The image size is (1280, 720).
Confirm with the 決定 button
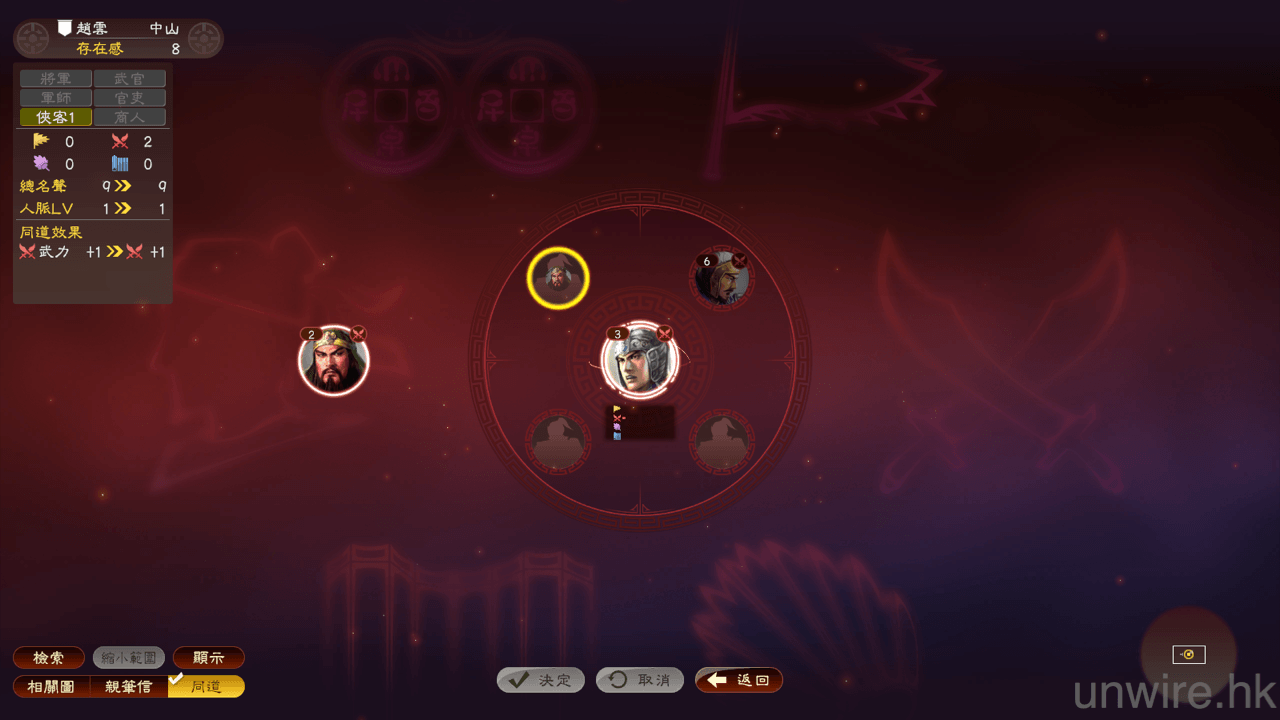541,680
